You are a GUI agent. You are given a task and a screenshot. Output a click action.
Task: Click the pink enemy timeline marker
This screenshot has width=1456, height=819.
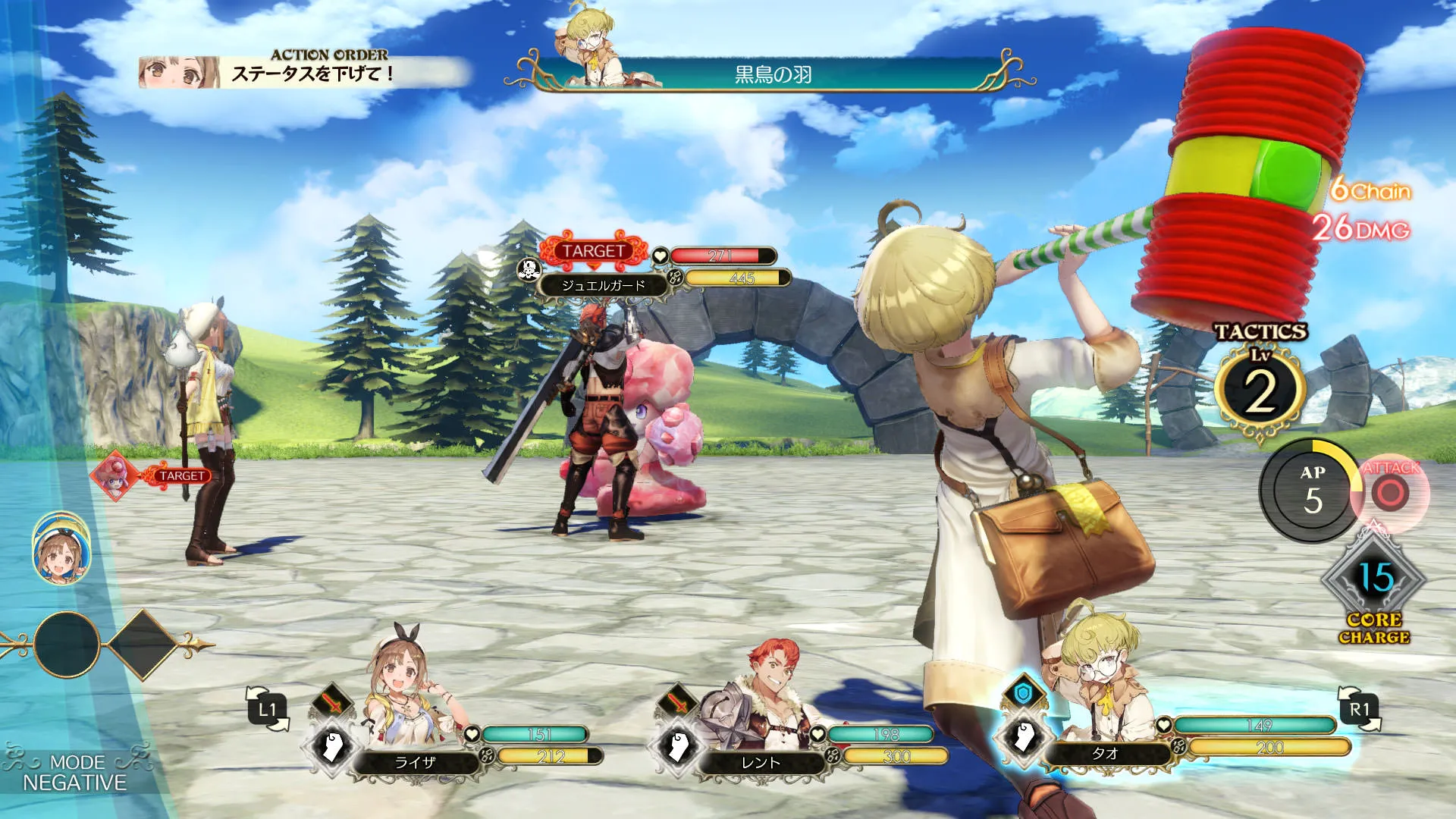115,475
